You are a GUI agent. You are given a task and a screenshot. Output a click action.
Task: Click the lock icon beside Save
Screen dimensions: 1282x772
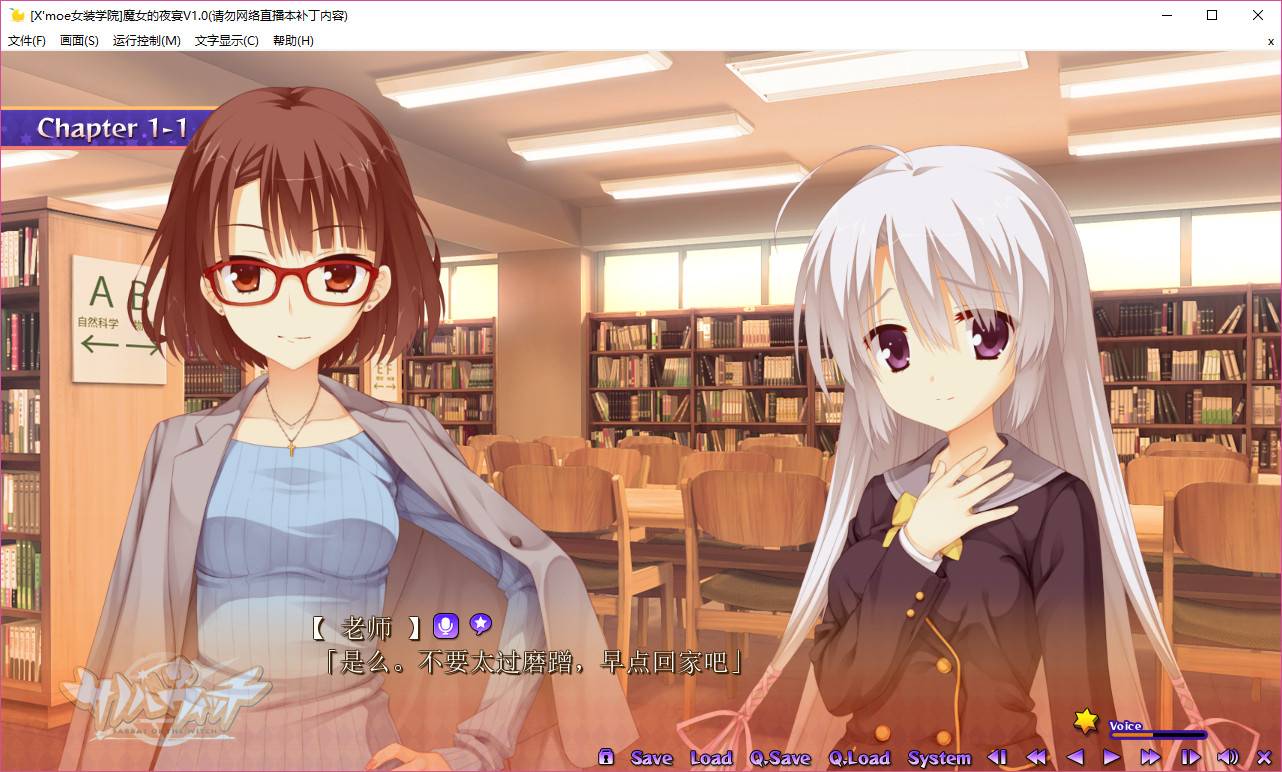[x=606, y=757]
